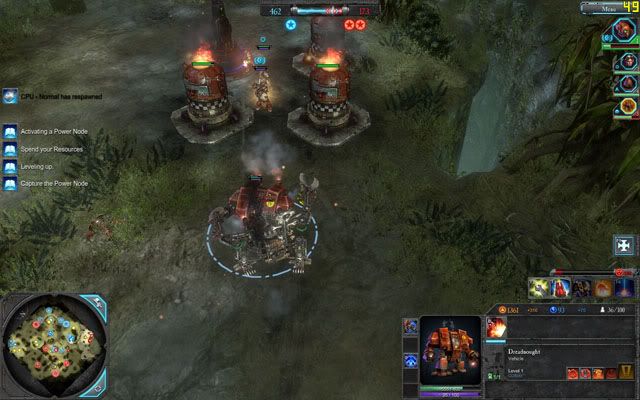The image size is (640, 400).
Task: Open the 'Capture the Power Node' hint
Action: (10, 183)
